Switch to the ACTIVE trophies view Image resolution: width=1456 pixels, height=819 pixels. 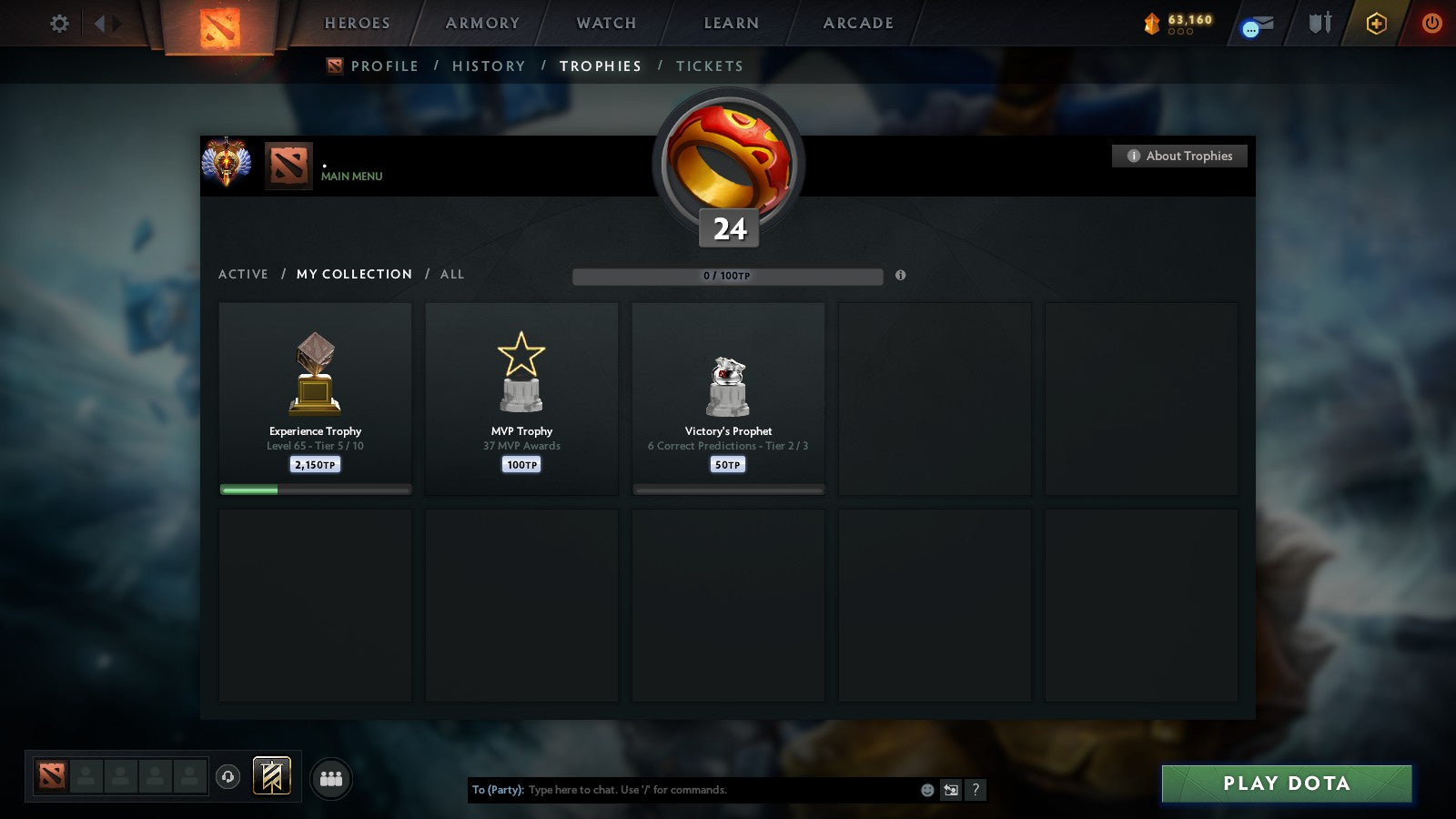pyautogui.click(x=243, y=274)
